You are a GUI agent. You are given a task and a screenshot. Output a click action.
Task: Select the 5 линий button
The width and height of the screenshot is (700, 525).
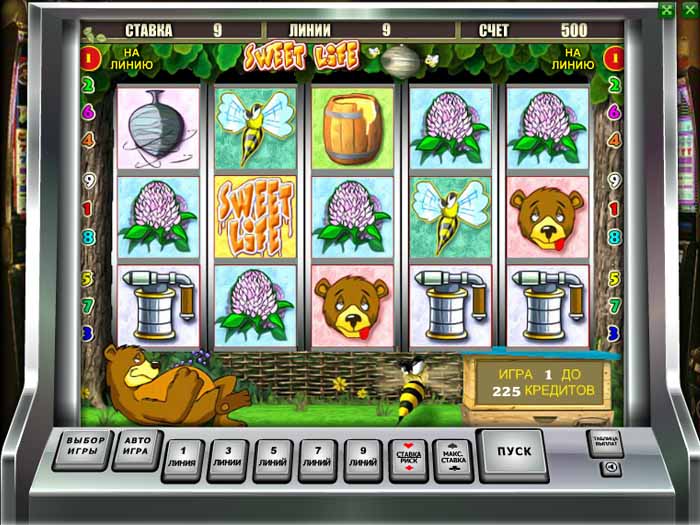tap(275, 458)
